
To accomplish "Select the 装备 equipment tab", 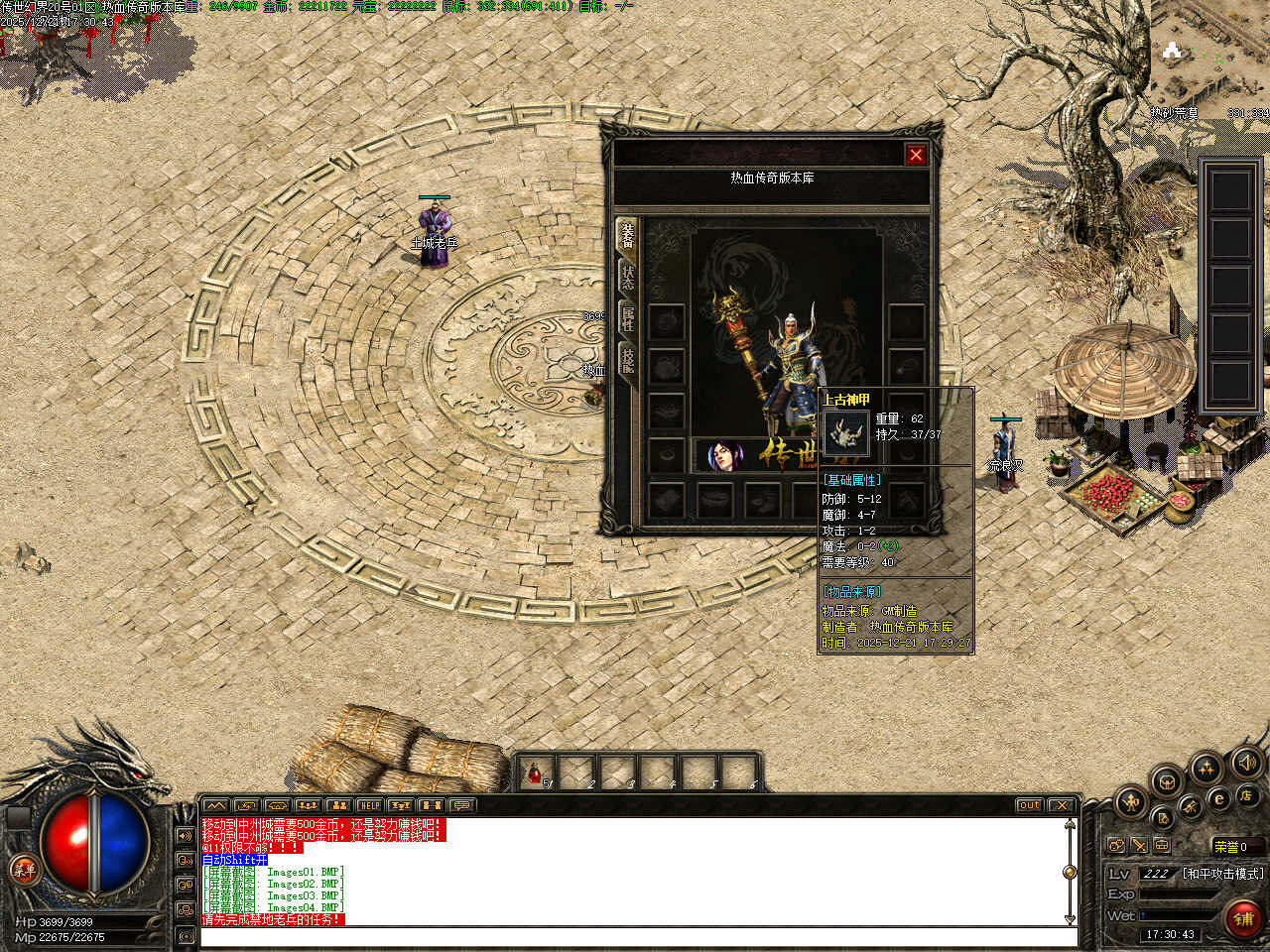I will tap(627, 236).
